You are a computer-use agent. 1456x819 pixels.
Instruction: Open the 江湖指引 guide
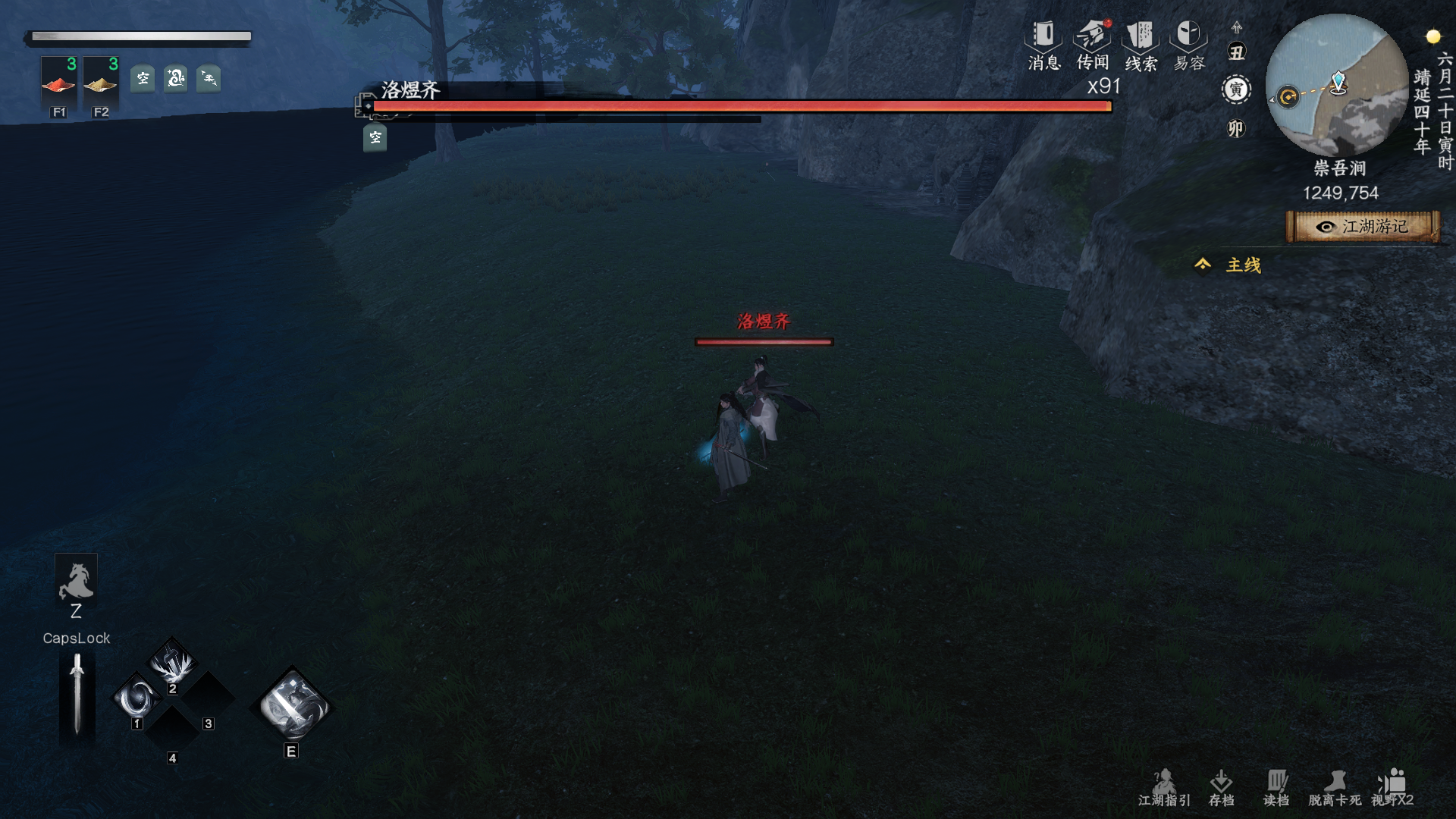(1164, 788)
